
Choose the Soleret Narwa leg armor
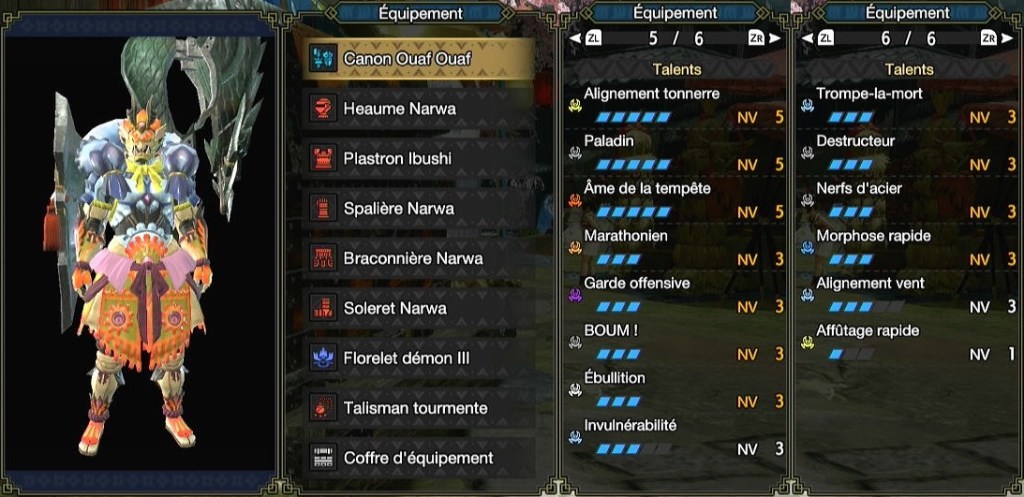418,308
